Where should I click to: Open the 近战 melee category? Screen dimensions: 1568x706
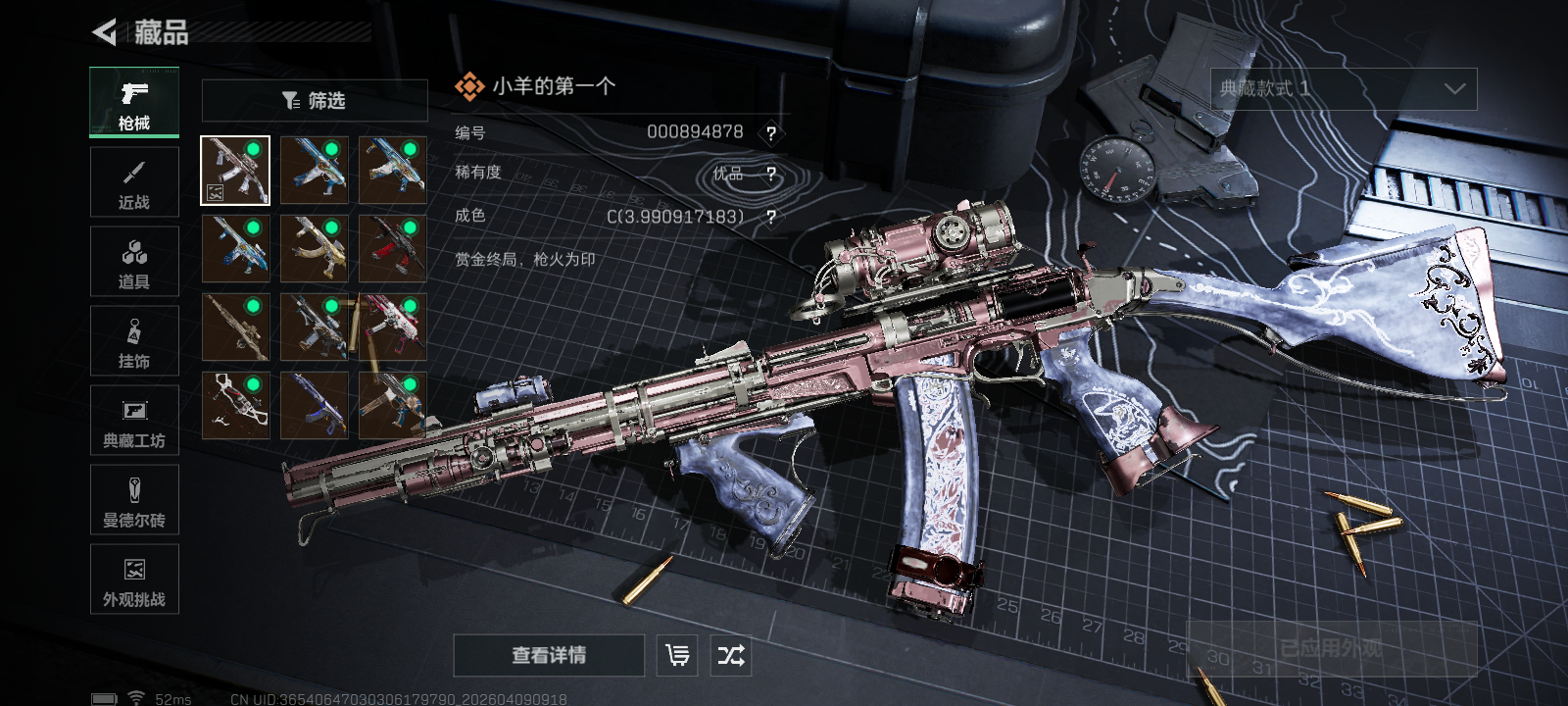tap(134, 182)
